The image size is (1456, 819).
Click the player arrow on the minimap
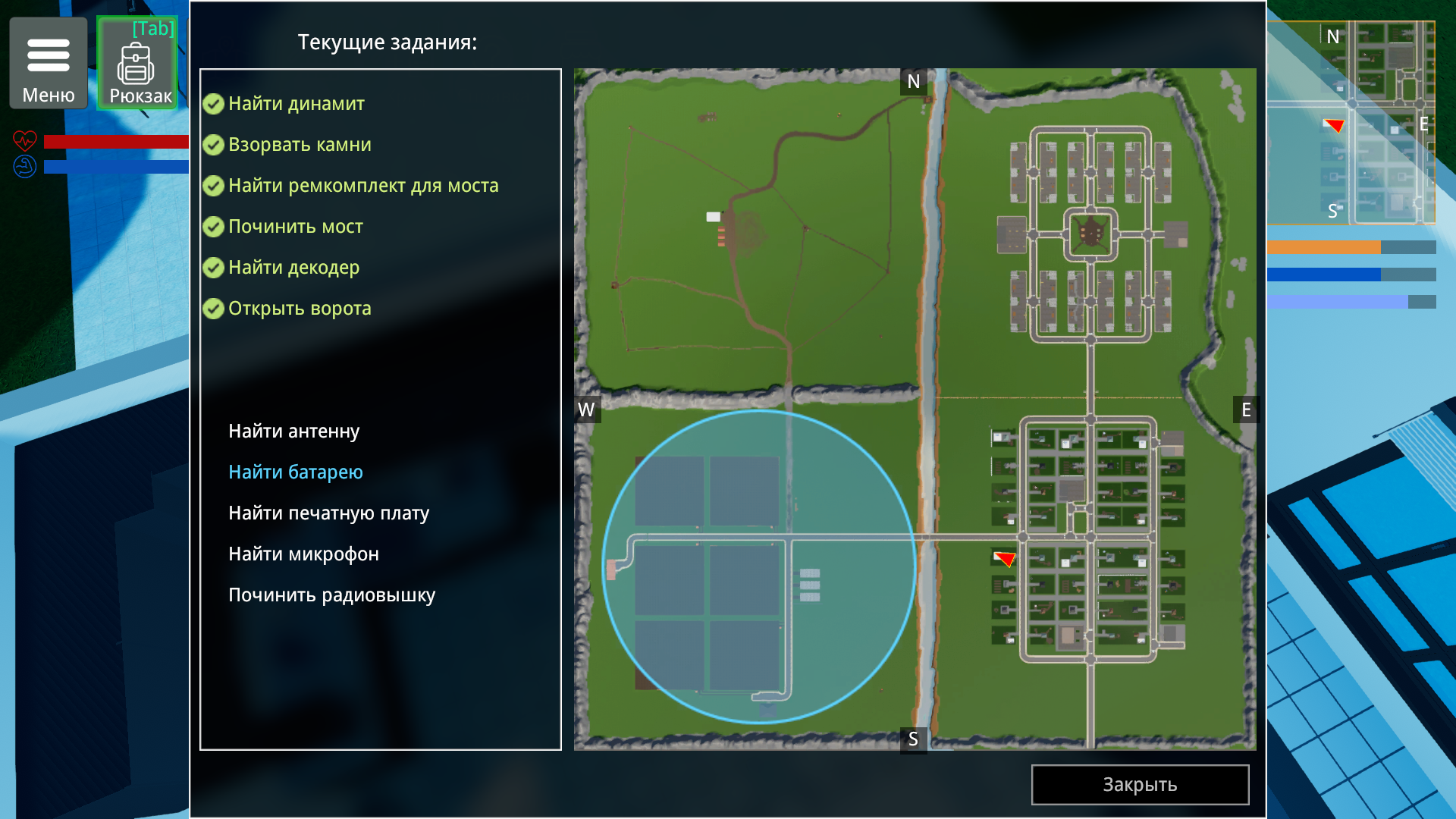tap(1332, 126)
